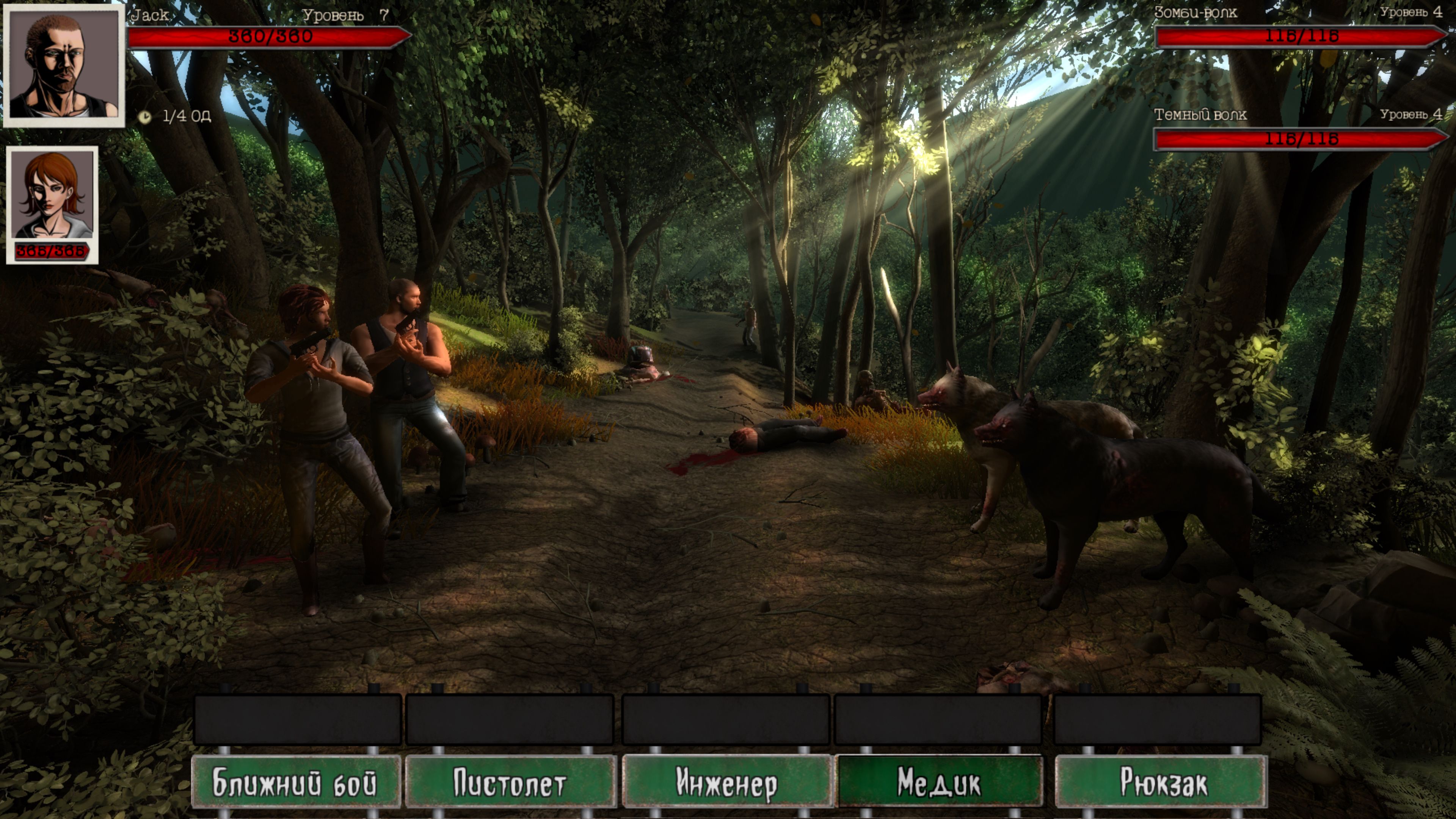This screenshot has width=1456, height=819.
Task: Target the Зомби-волк enemy health panel
Action: [1300, 36]
